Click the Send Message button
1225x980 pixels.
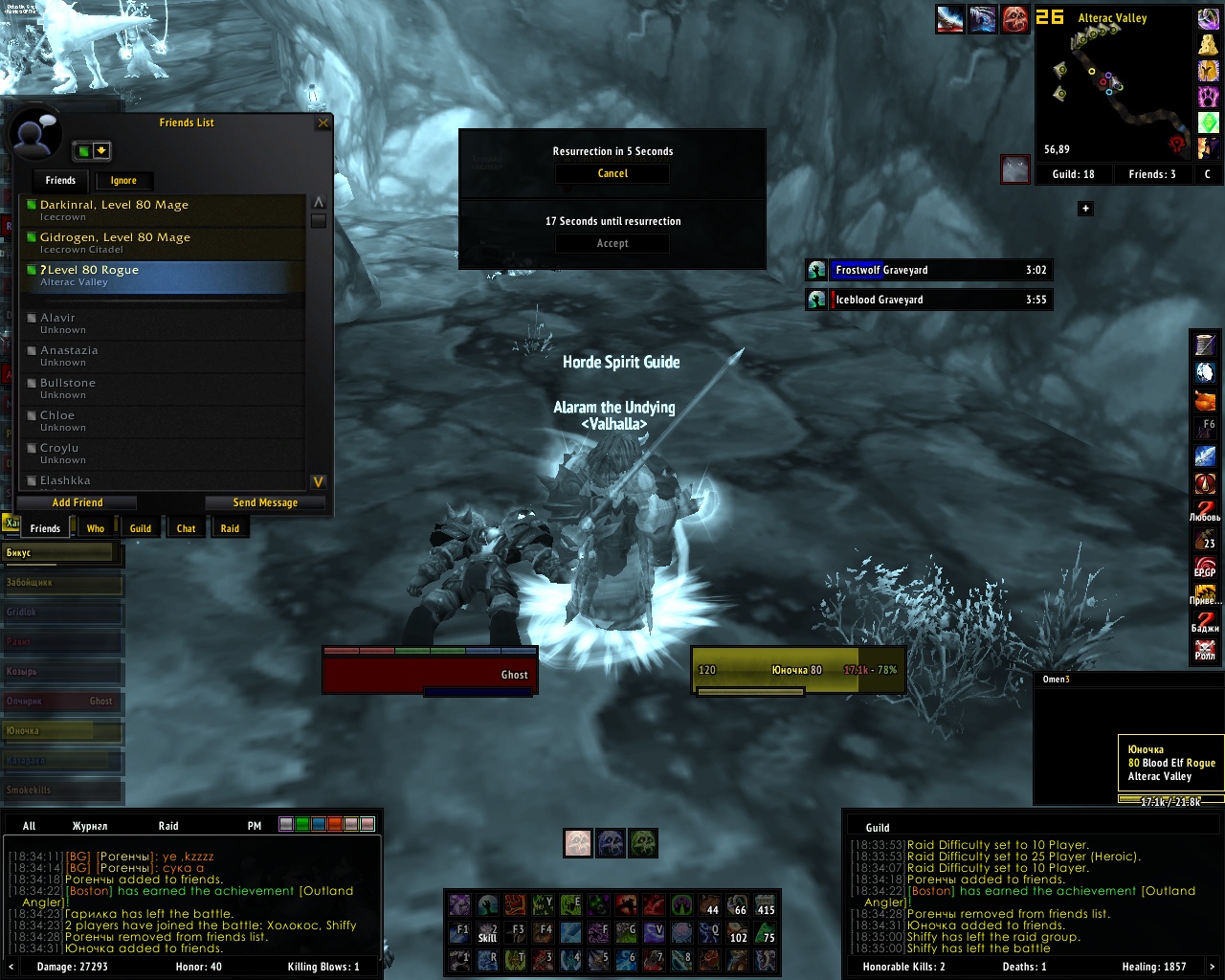[265, 502]
